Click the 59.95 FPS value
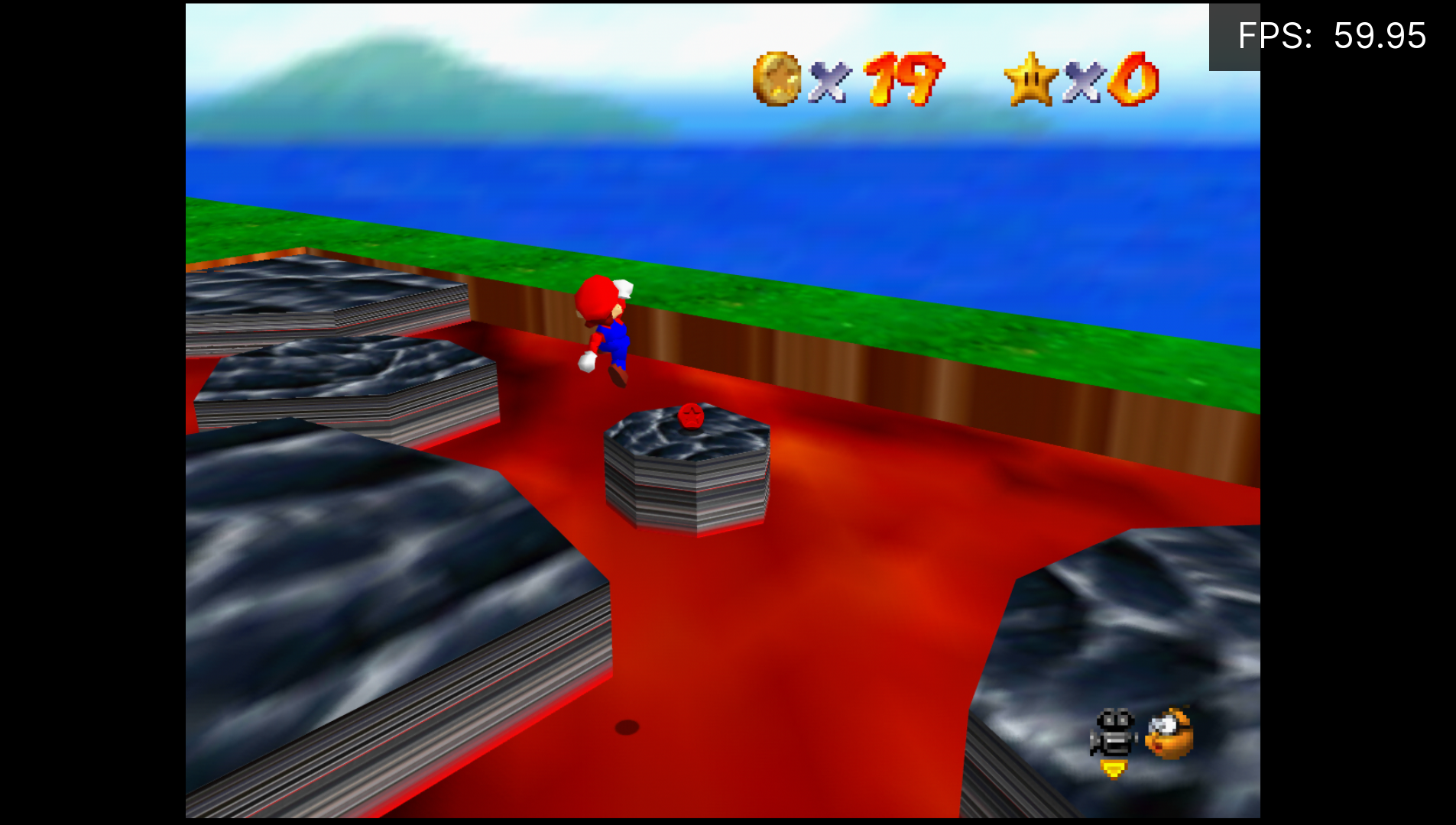 [1380, 34]
